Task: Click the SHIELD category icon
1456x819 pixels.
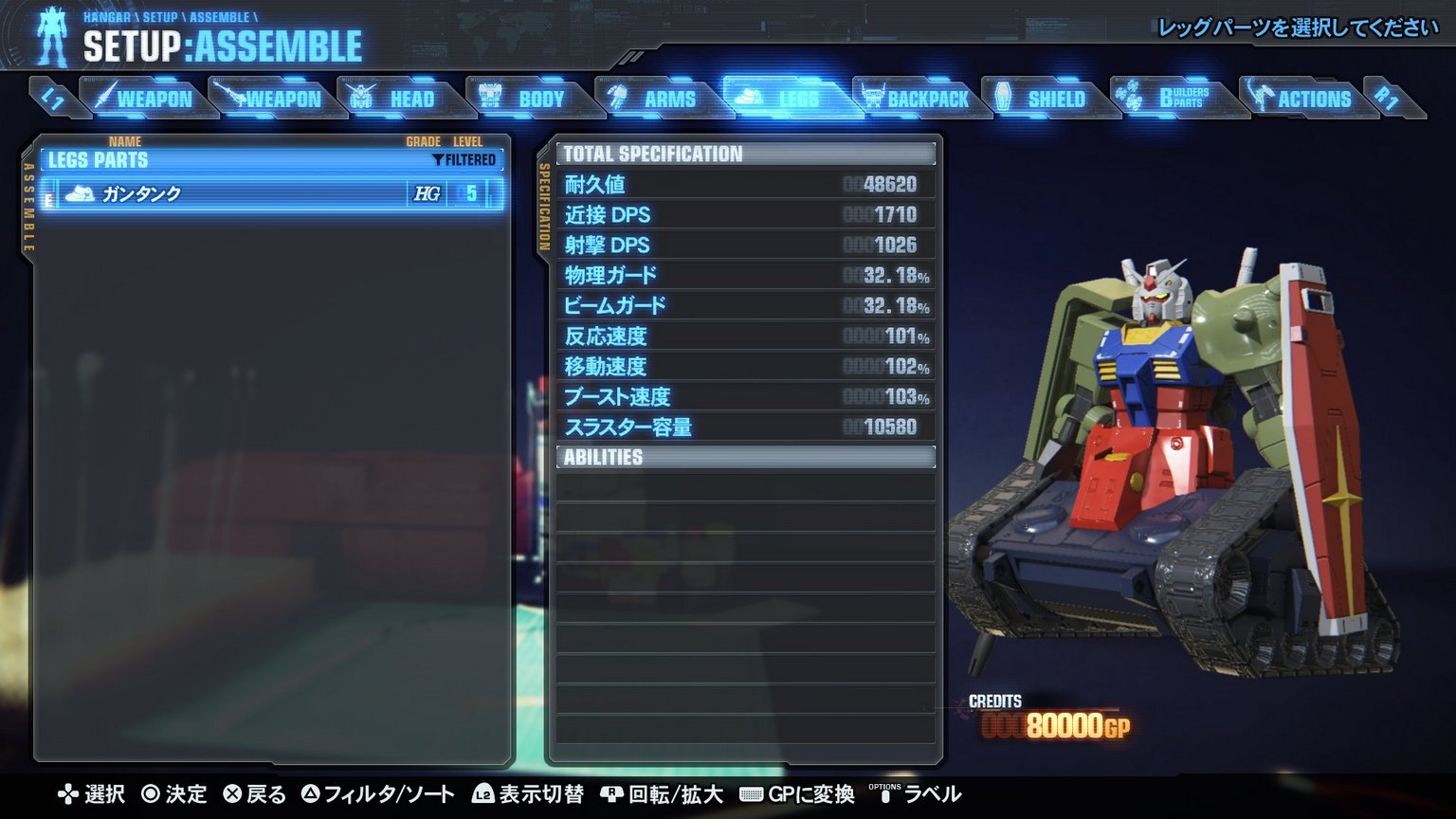Action: pos(1003,97)
